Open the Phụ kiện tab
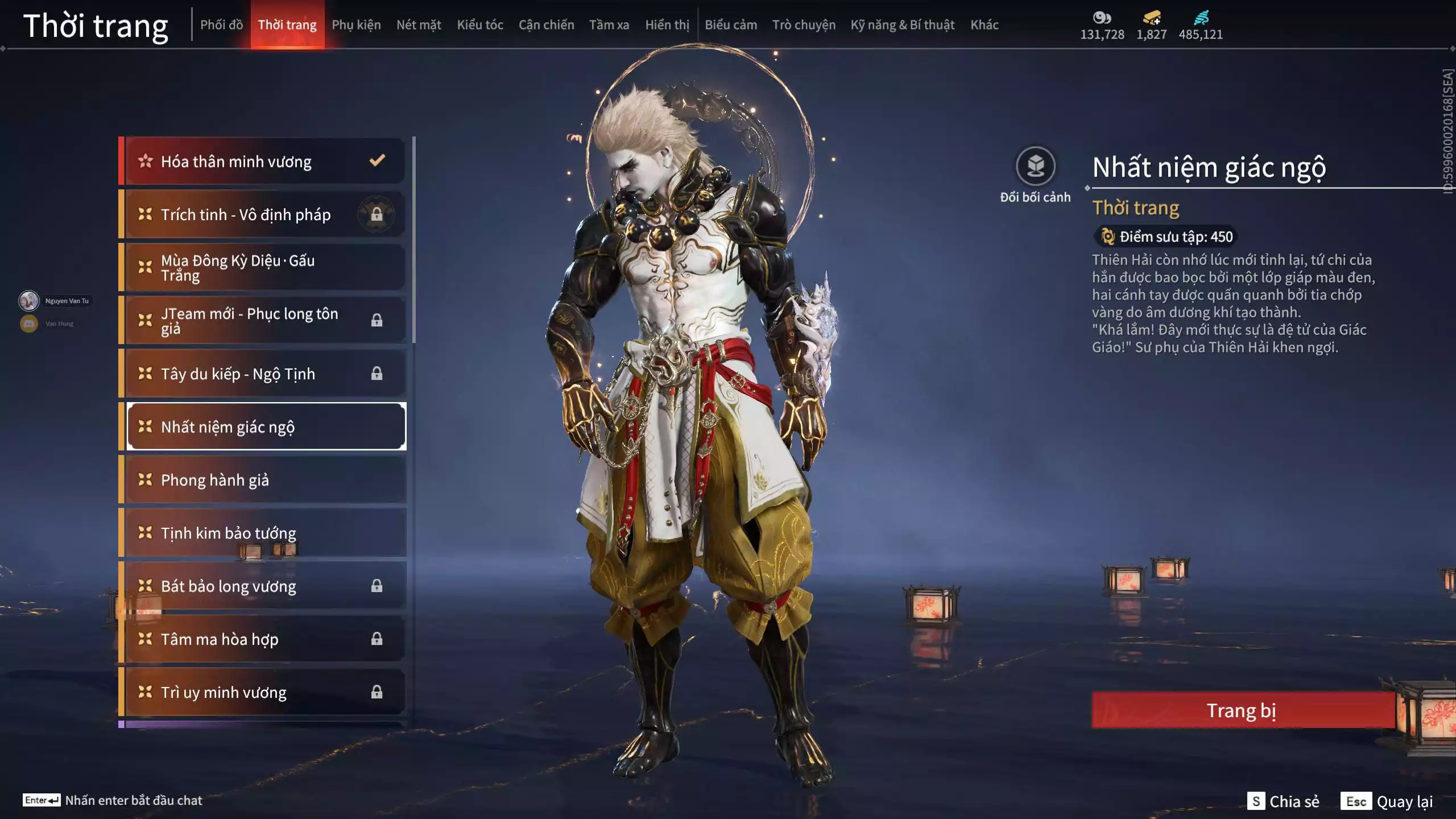This screenshot has width=1456, height=819. [356, 24]
